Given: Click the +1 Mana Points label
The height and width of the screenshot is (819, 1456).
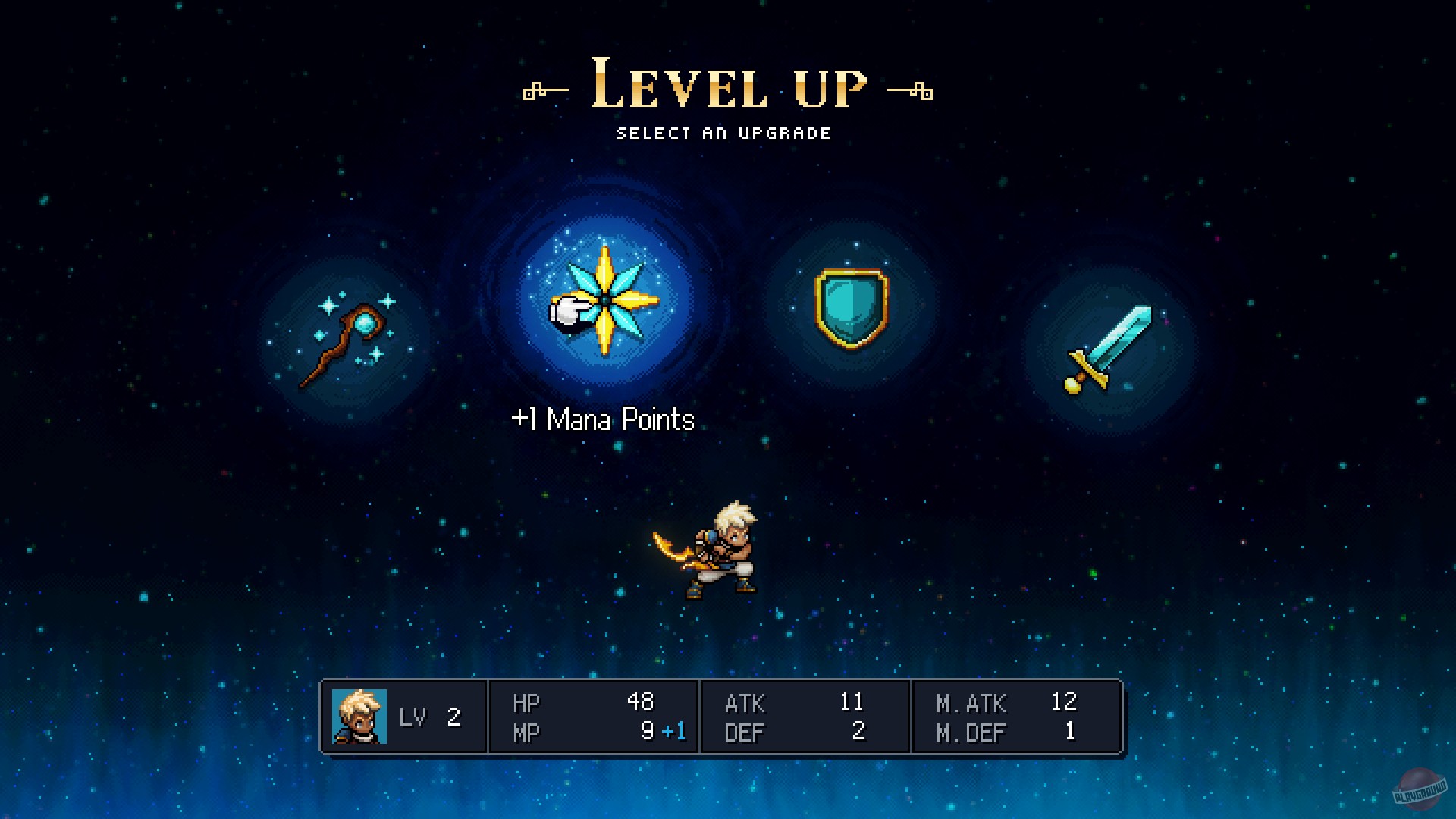Looking at the screenshot, I should coord(603,419).
